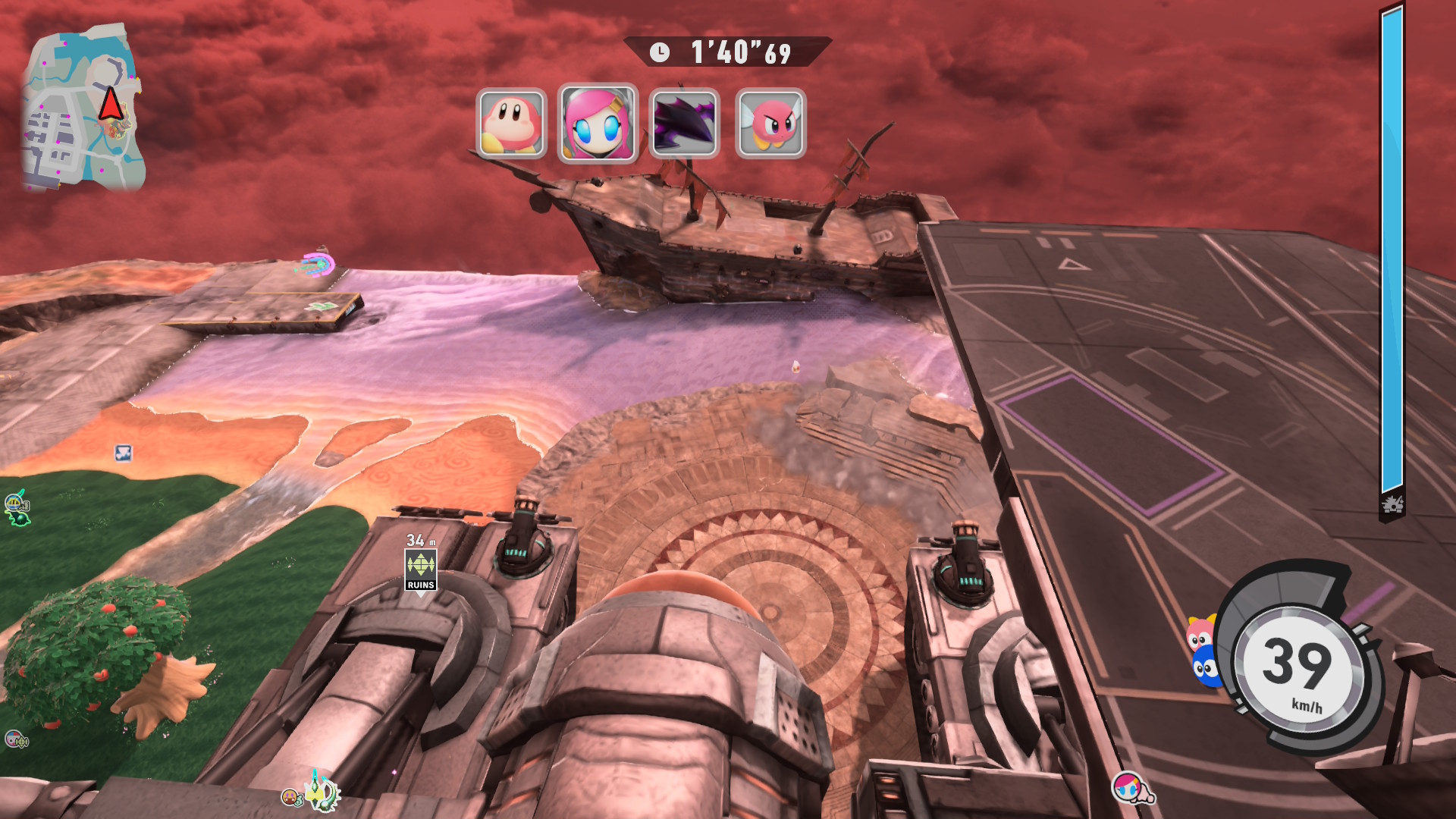Choose the pink-haired Susie portrait

(598, 124)
